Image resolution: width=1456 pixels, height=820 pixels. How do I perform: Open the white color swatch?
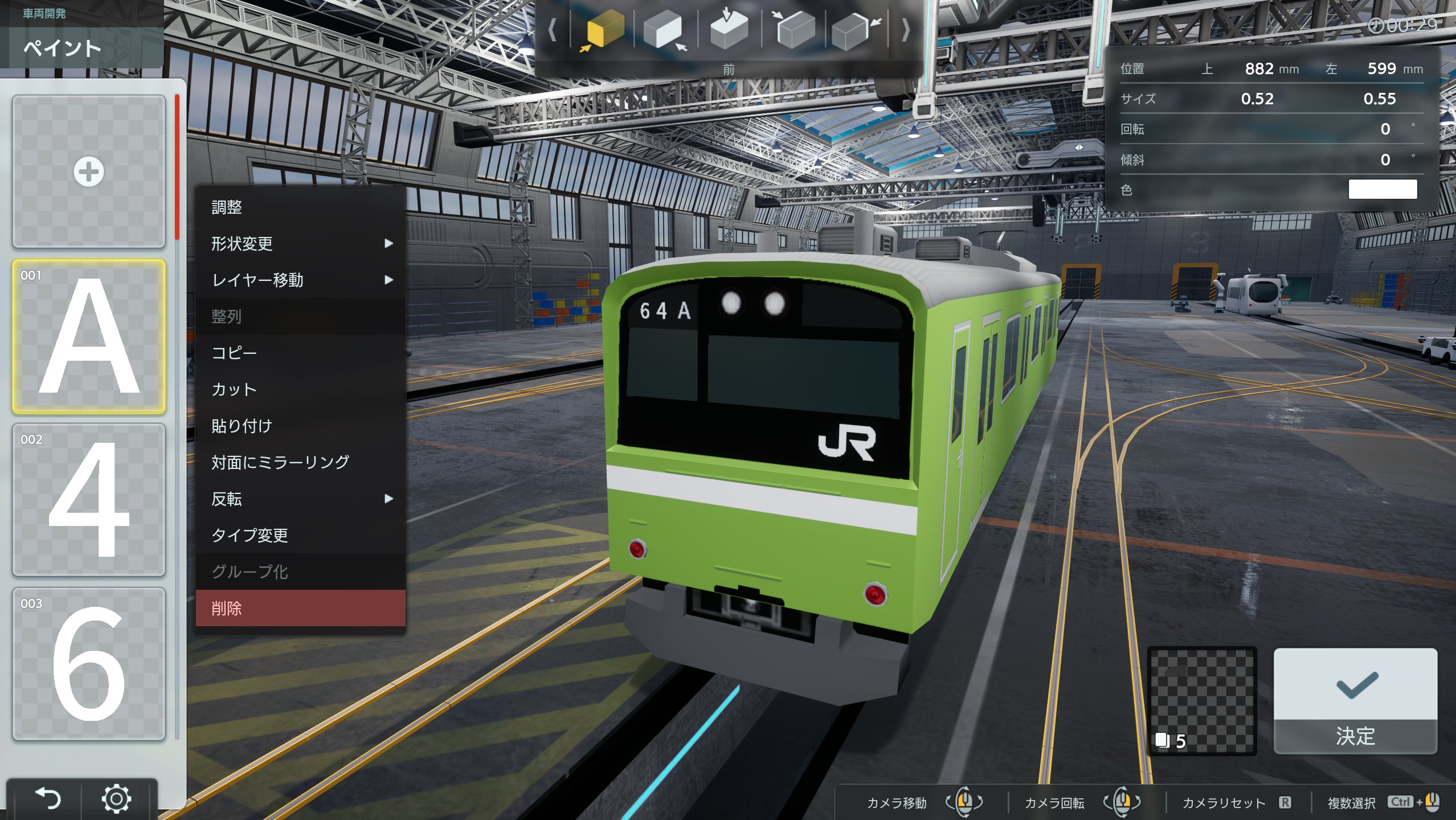[x=1382, y=189]
